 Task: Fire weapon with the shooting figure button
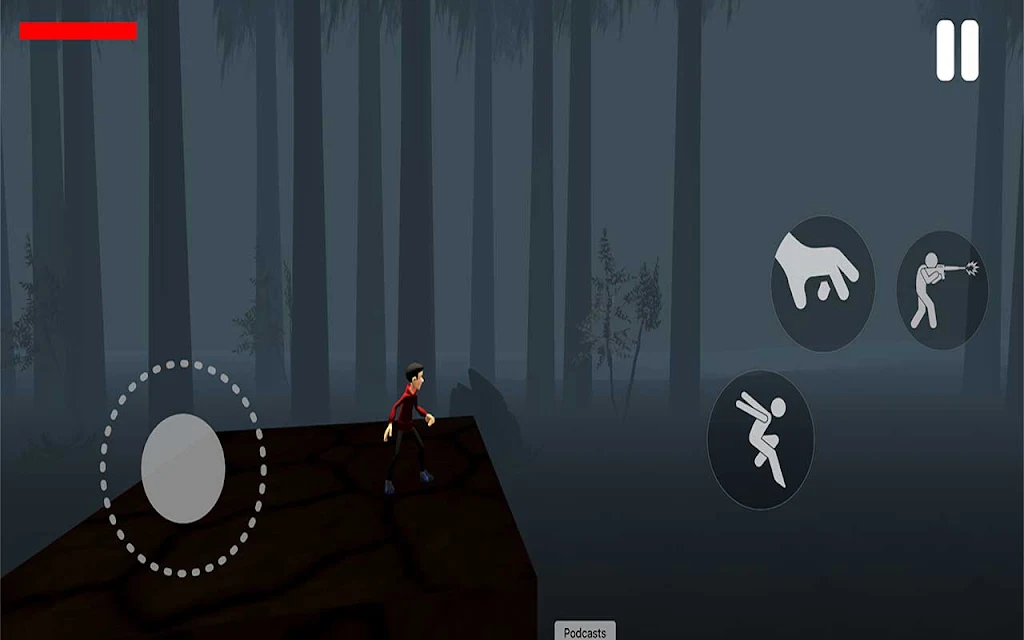click(942, 290)
